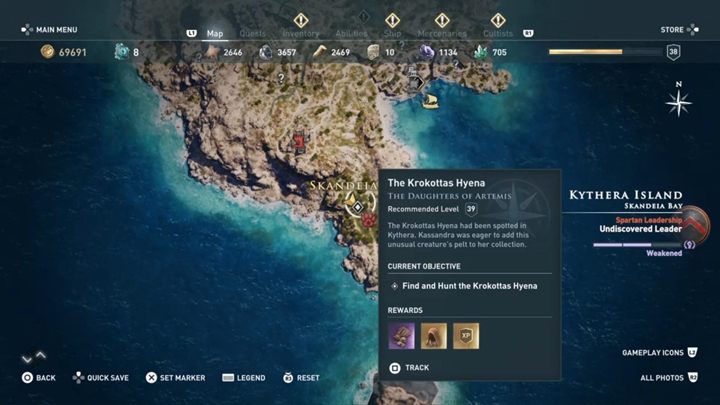
Task: Track the Krokottas Hyena quest
Action: (x=410, y=368)
